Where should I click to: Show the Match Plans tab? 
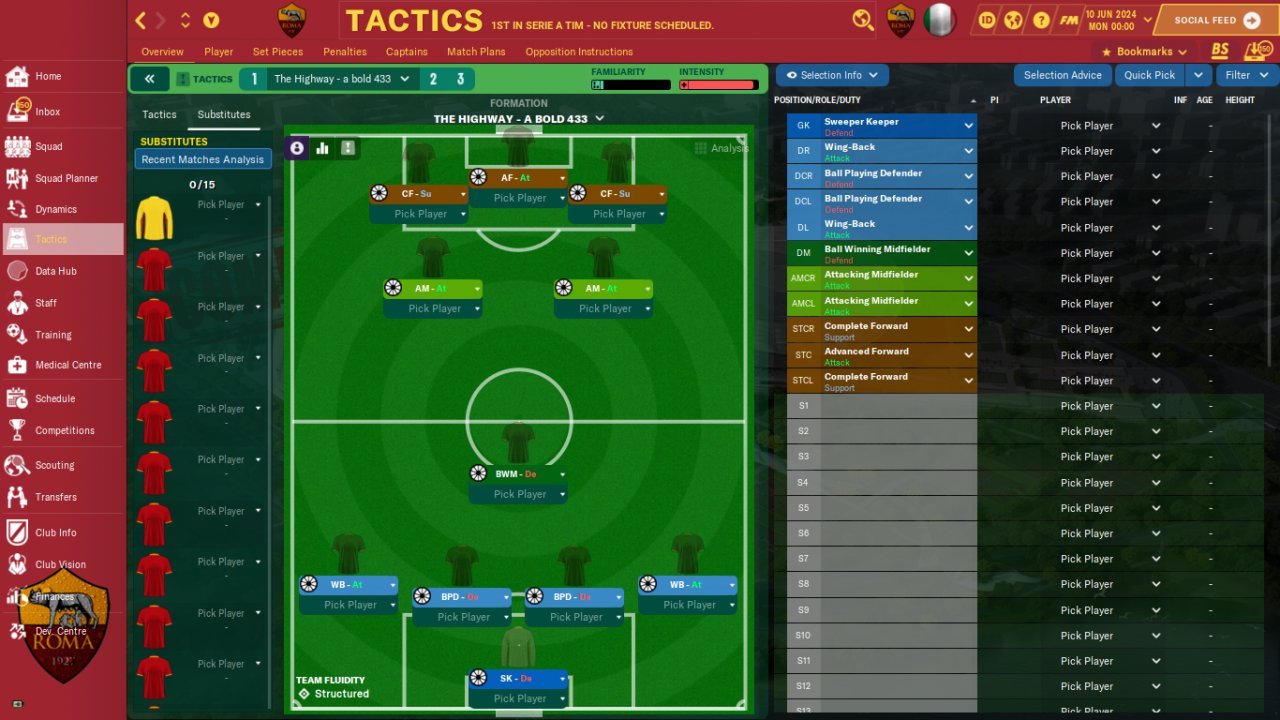coord(476,52)
